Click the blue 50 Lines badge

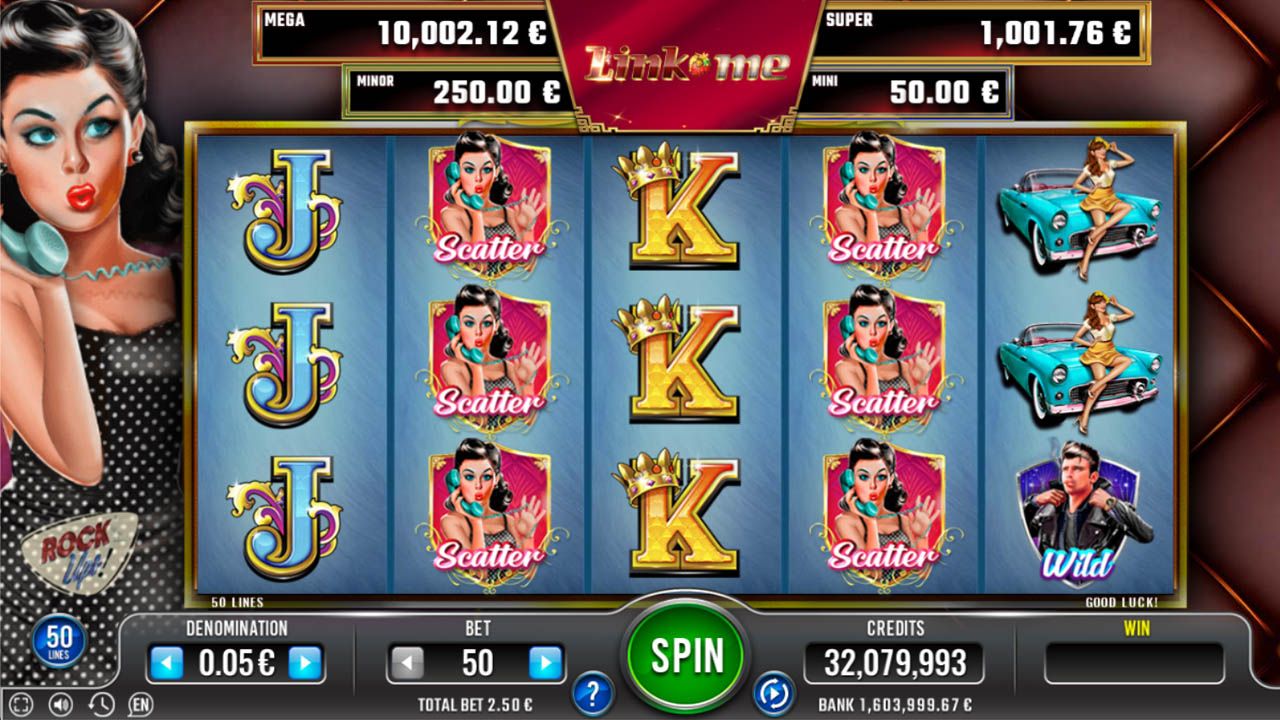(x=59, y=641)
